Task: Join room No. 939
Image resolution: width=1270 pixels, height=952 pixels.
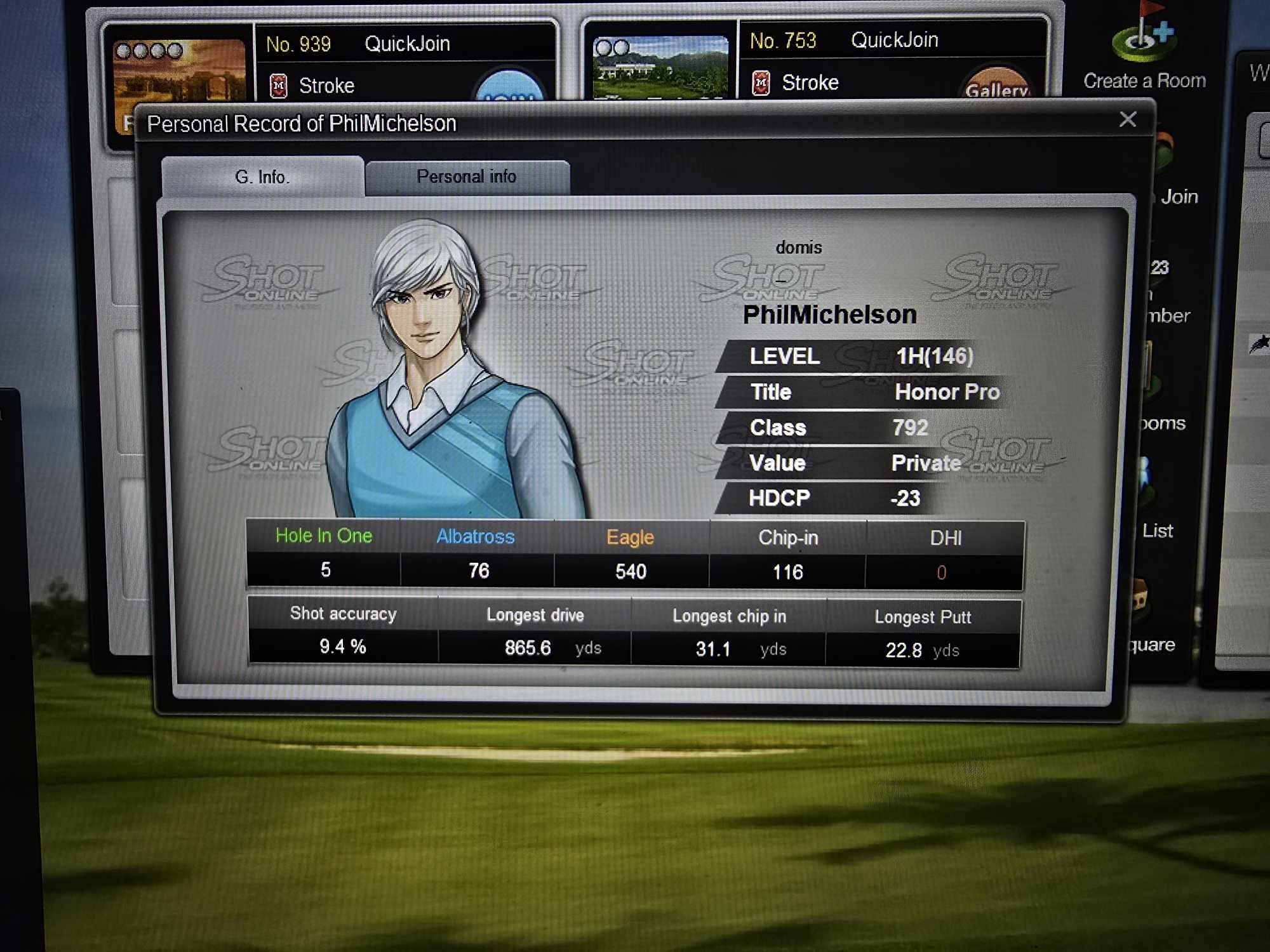Action: pyautogui.click(x=509, y=89)
